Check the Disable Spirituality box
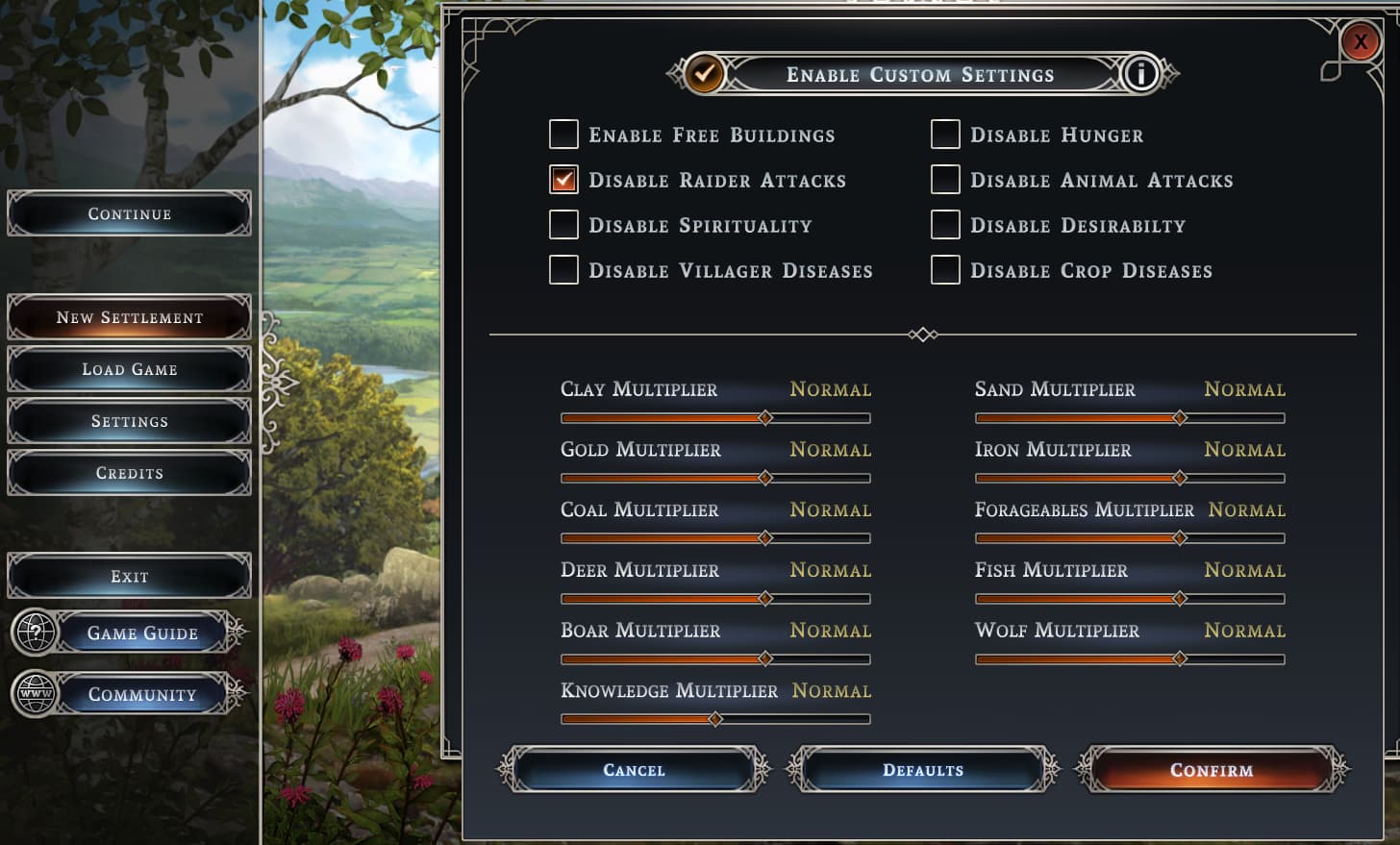1400x845 pixels. click(x=563, y=225)
